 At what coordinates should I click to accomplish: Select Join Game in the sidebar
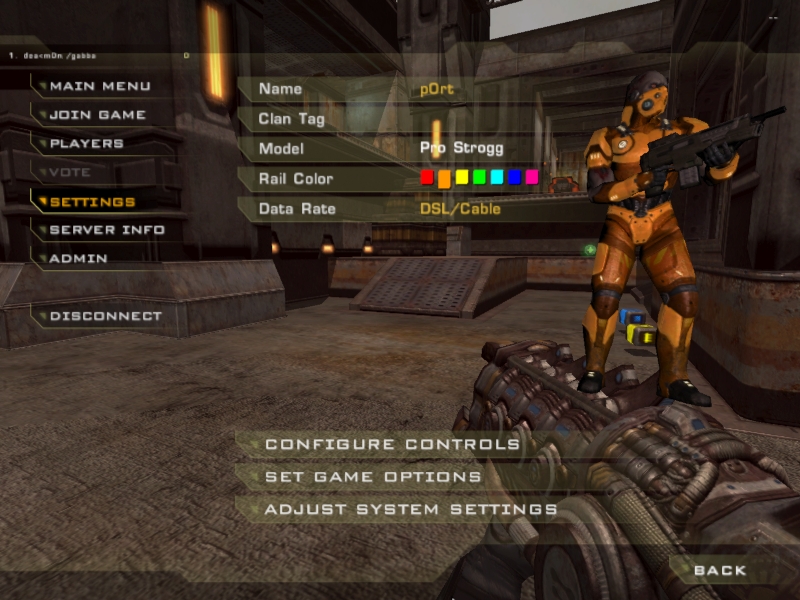tap(98, 115)
